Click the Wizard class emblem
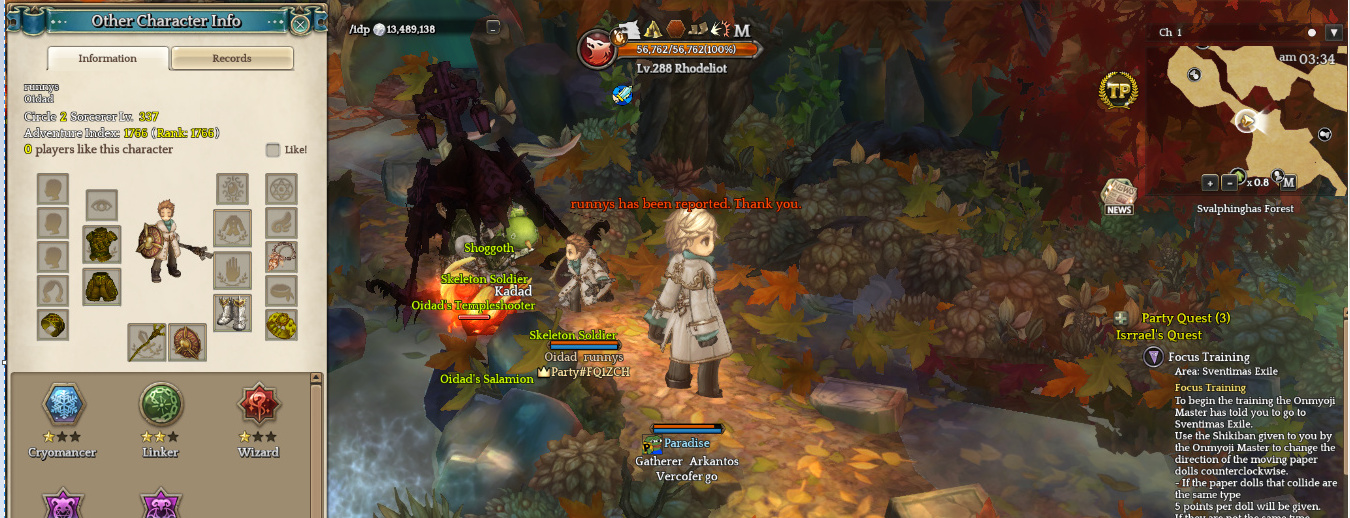The height and width of the screenshot is (518, 1350). [259, 405]
